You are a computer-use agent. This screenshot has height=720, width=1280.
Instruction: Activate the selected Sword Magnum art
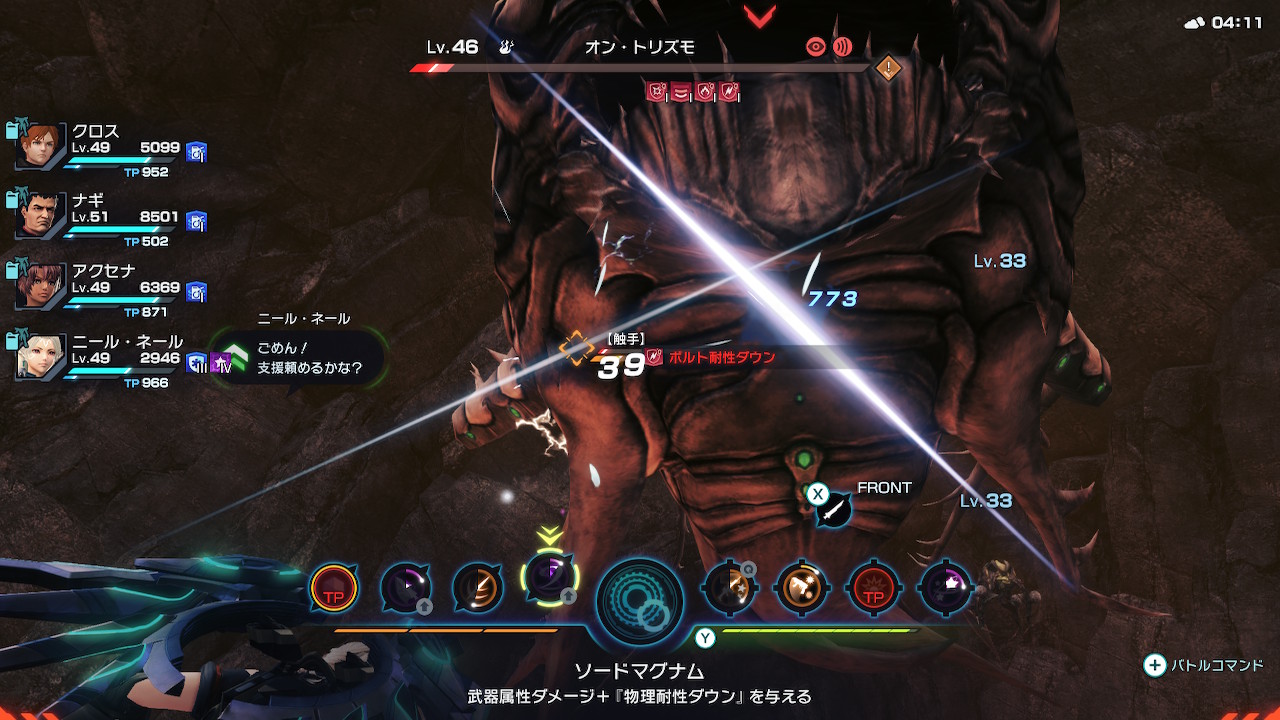[x=549, y=578]
